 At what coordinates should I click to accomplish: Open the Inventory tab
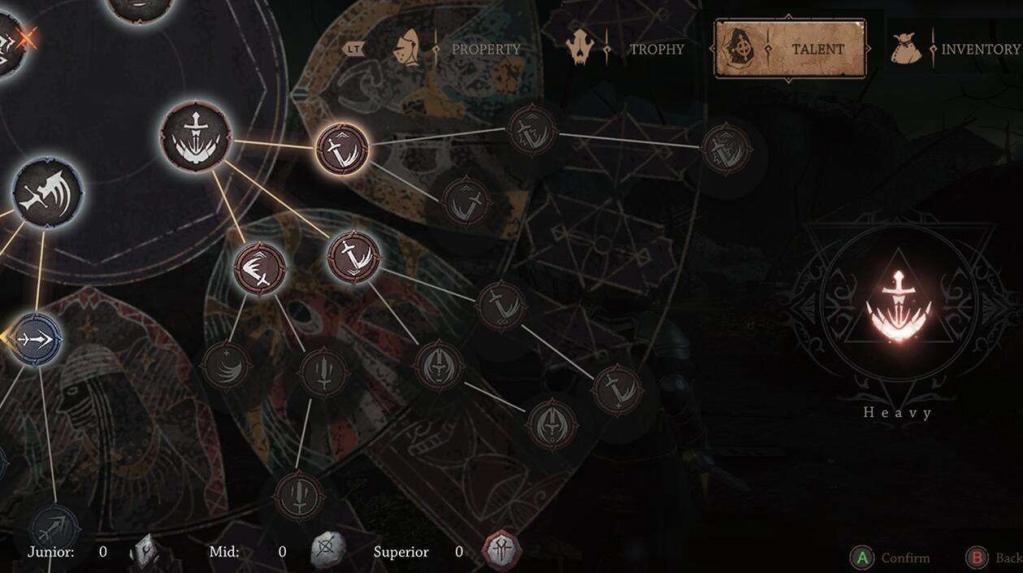979,48
